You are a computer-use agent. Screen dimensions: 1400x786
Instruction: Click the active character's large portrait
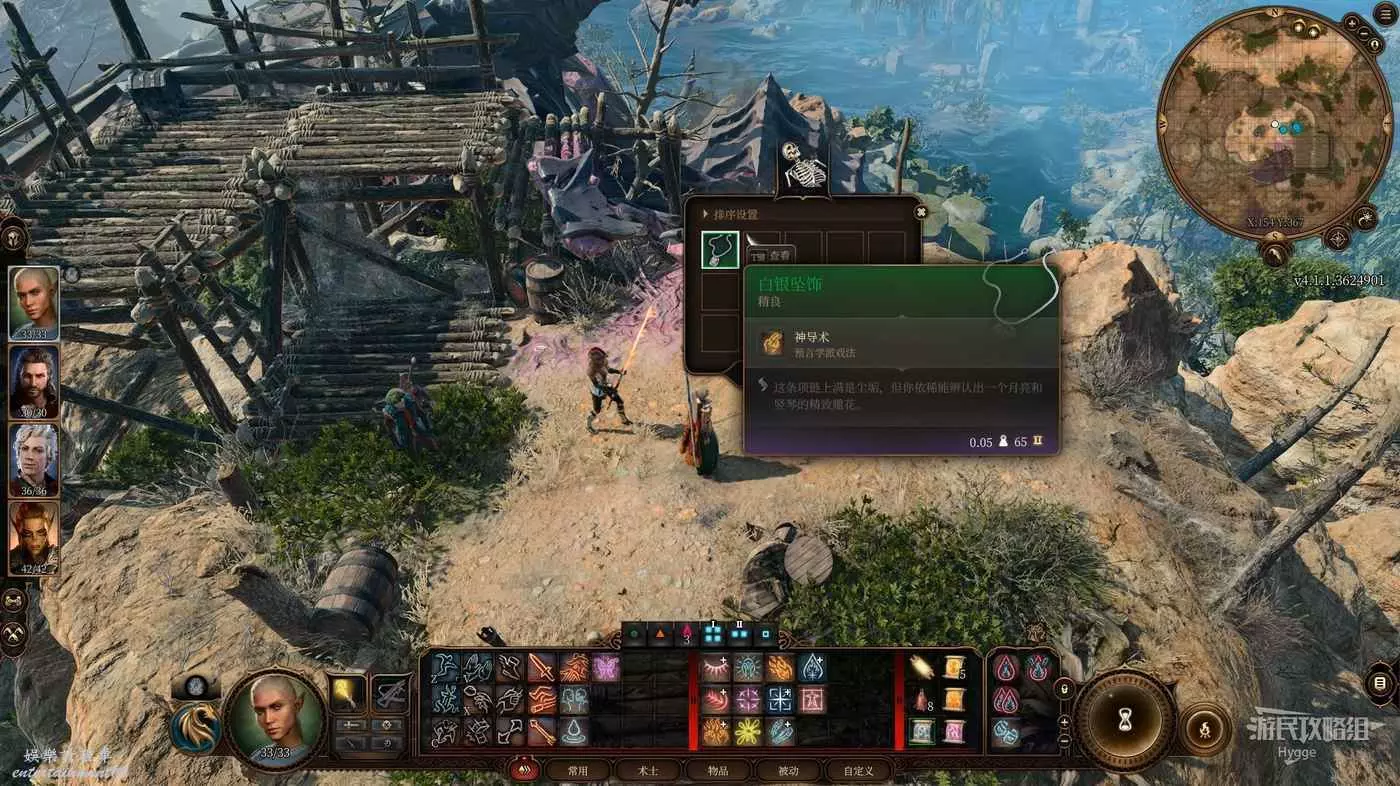(x=274, y=718)
